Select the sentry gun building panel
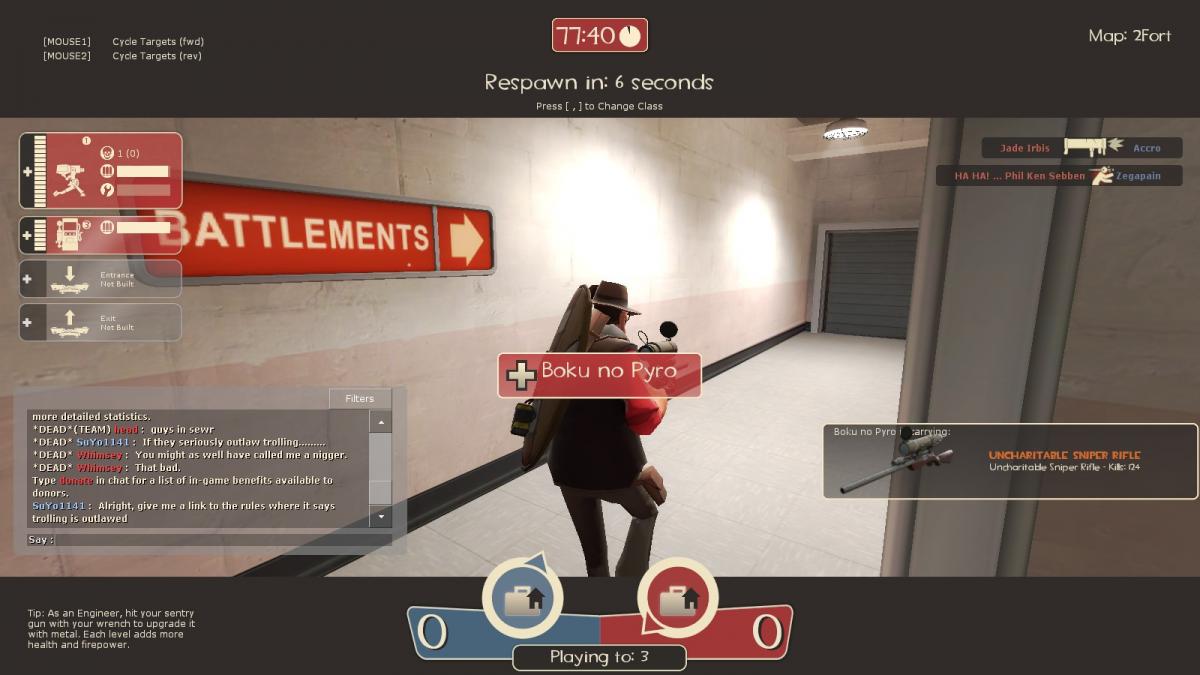Viewport: 1200px width, 675px height. tap(101, 171)
